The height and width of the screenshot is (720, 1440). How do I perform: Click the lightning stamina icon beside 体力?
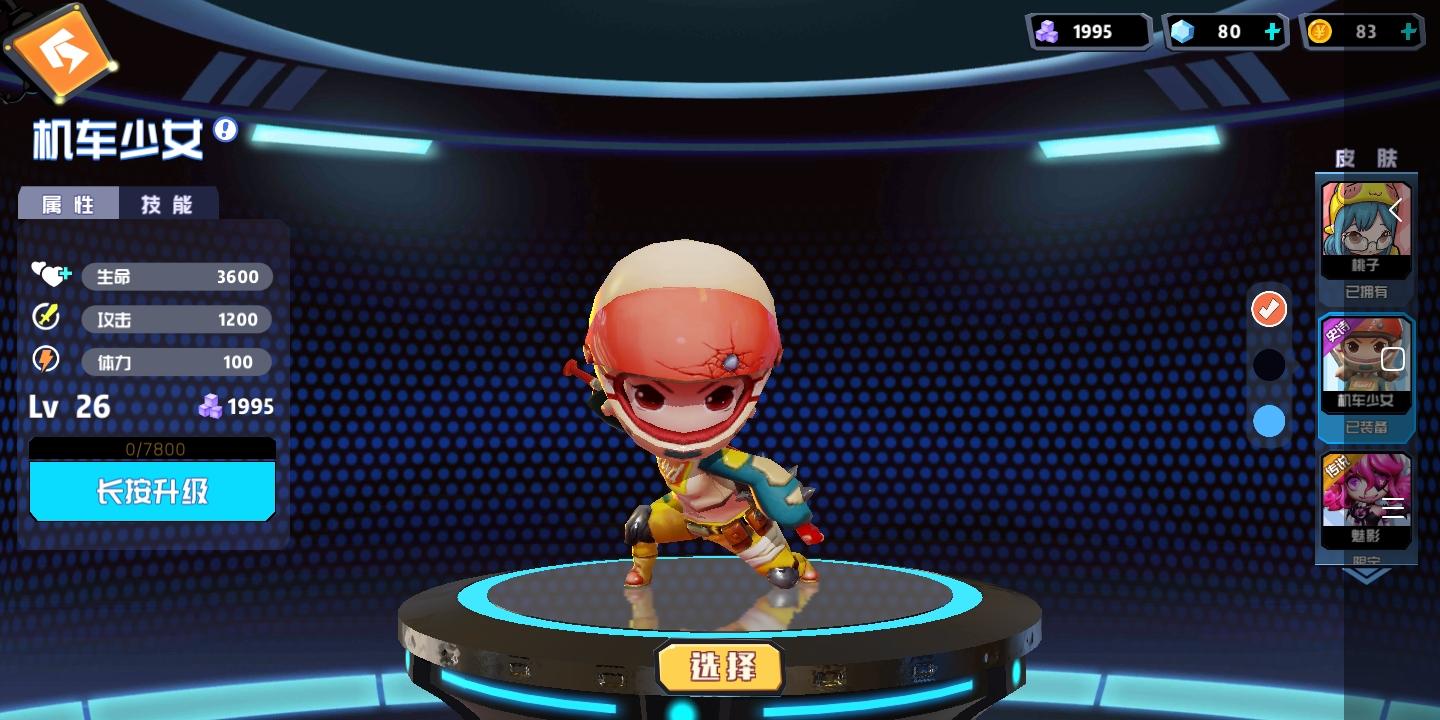pyautogui.click(x=46, y=360)
